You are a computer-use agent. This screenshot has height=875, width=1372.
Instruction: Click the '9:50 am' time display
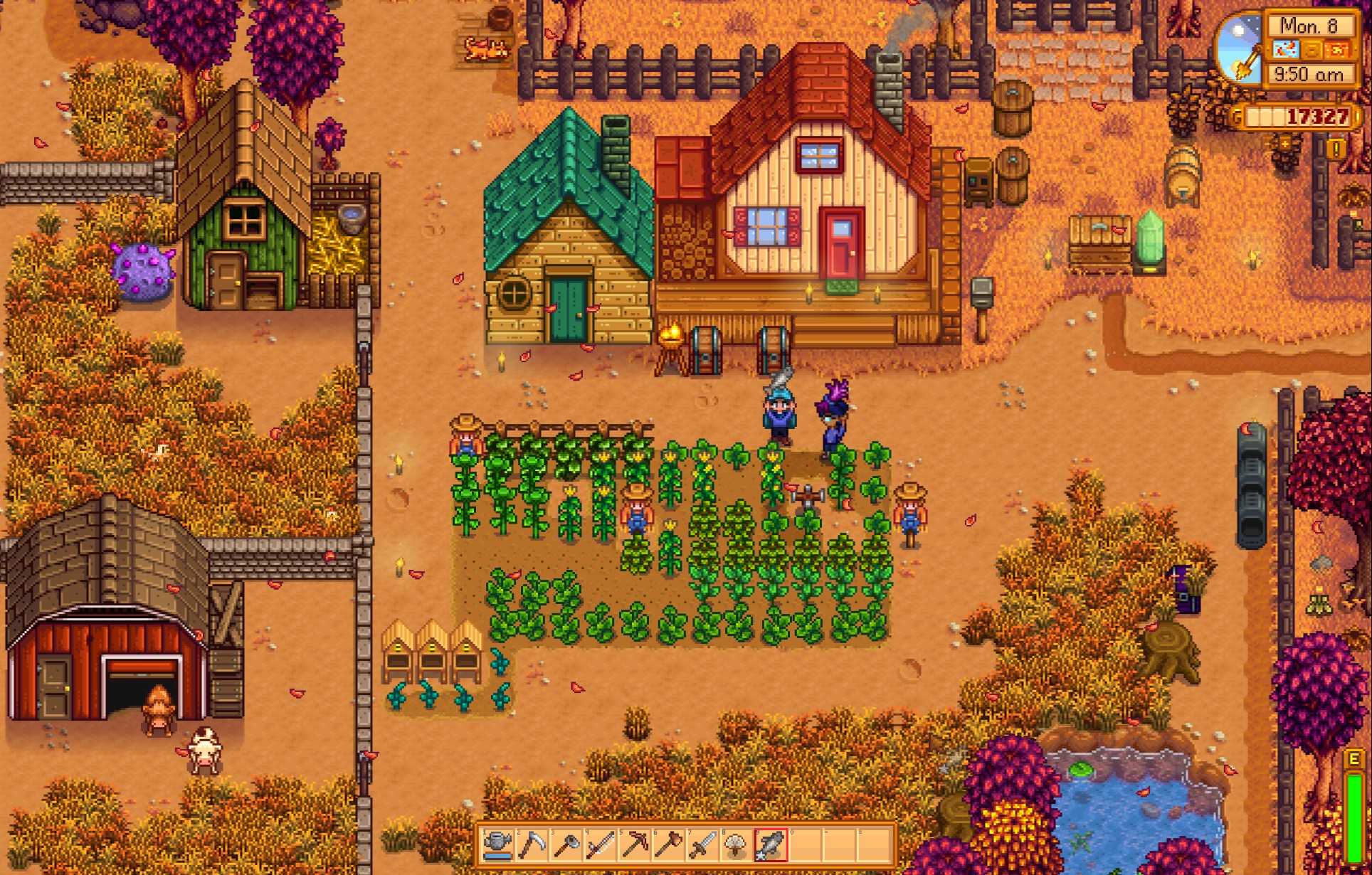(1309, 74)
